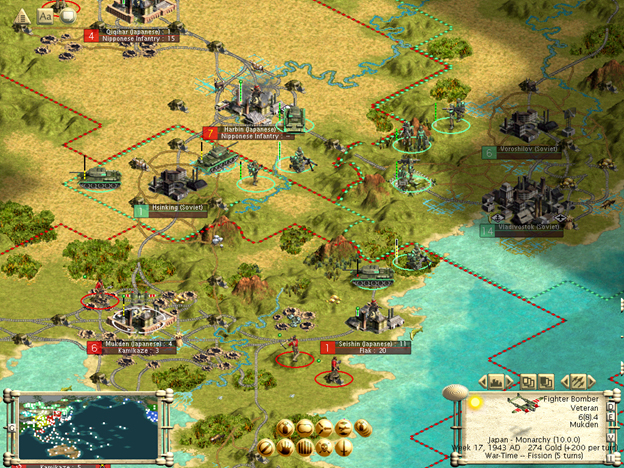
Task: Open the advisors speech bubble button
Action: point(68,14)
